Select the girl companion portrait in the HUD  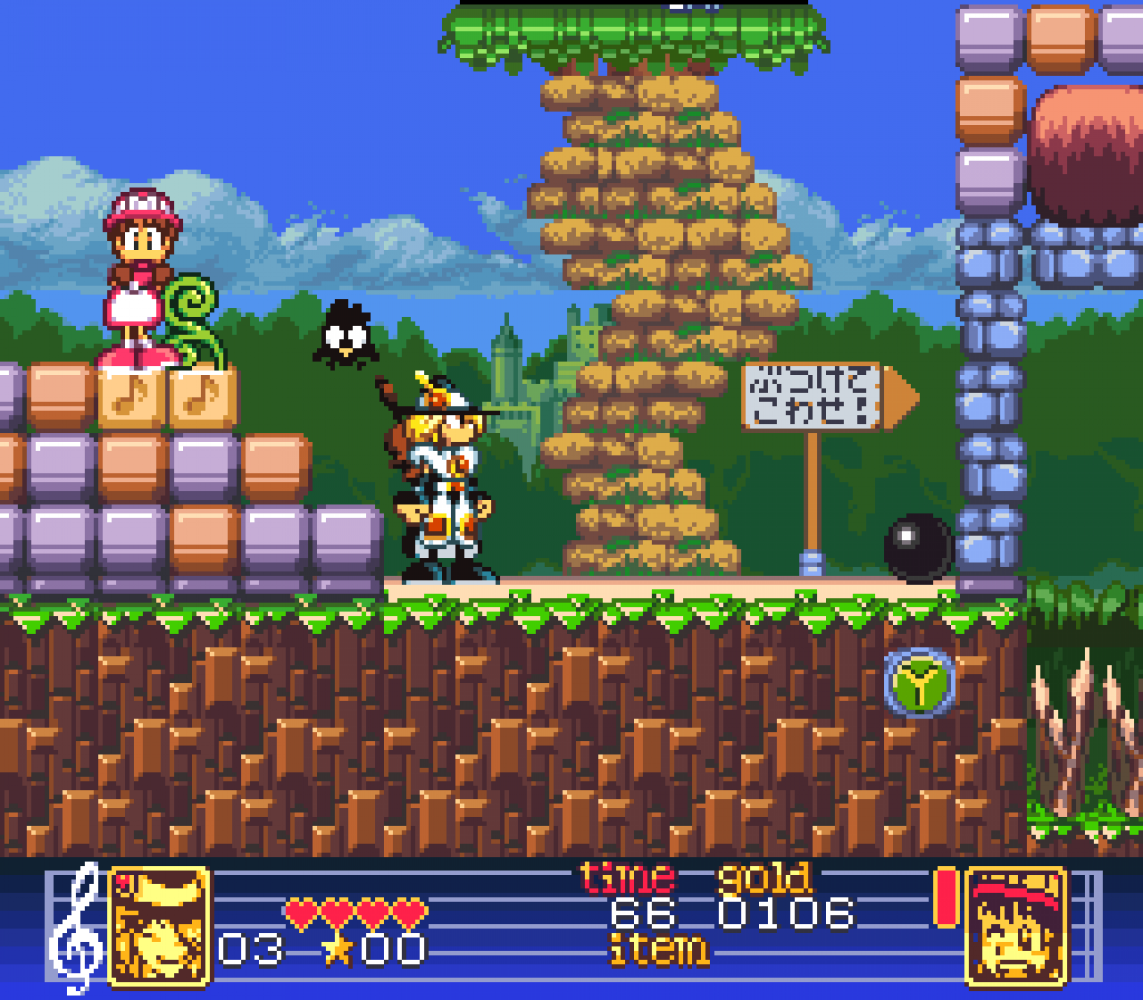[1016, 926]
